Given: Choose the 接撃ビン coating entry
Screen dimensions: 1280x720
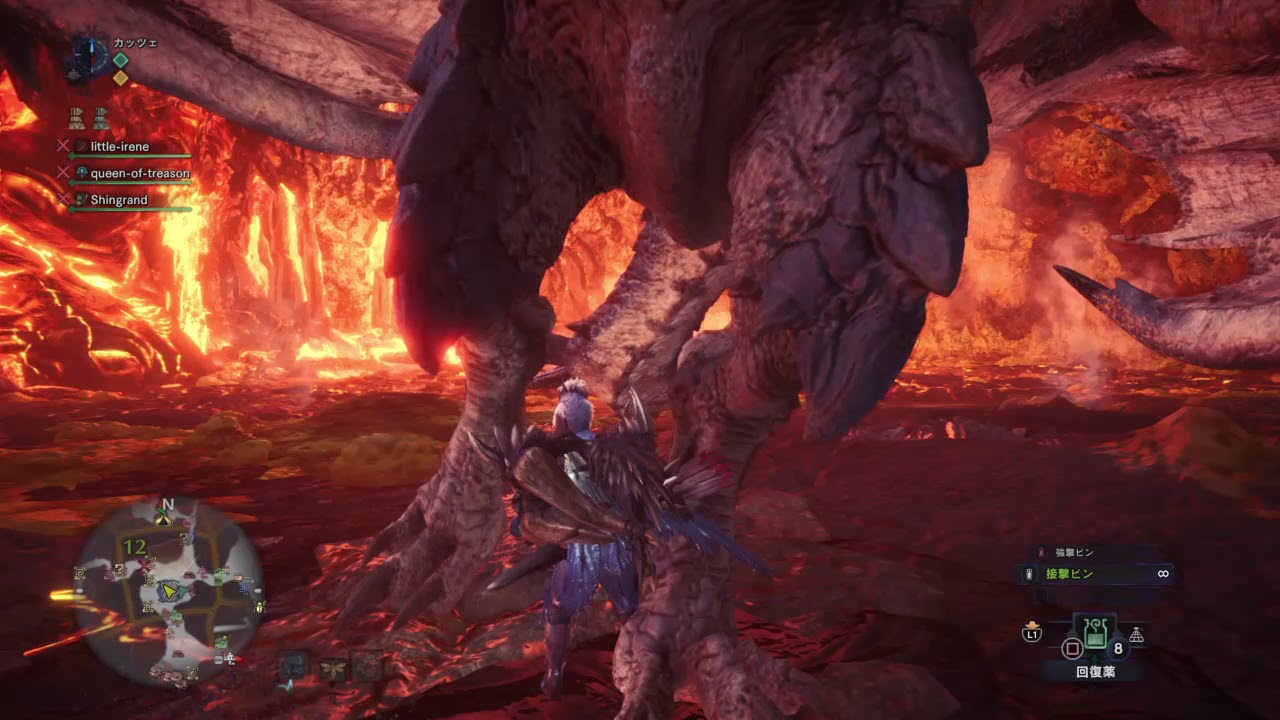Looking at the screenshot, I should (x=1070, y=574).
